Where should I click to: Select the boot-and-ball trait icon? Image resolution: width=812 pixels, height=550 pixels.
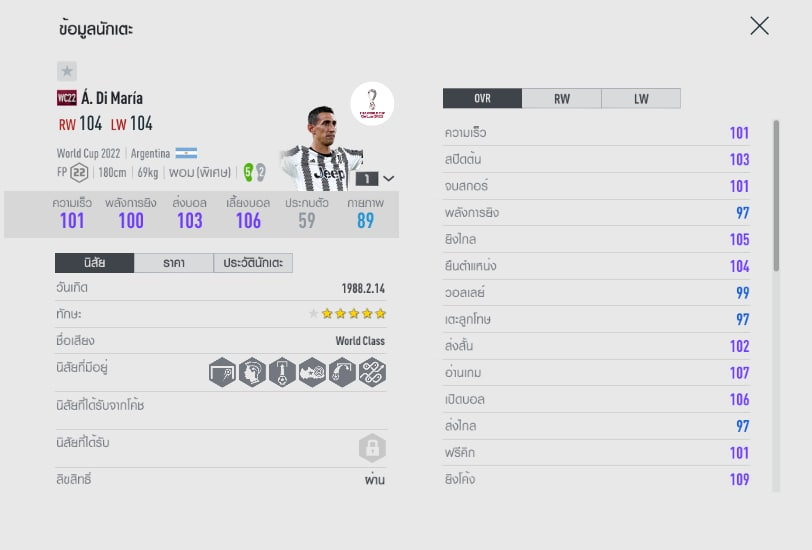tap(312, 372)
